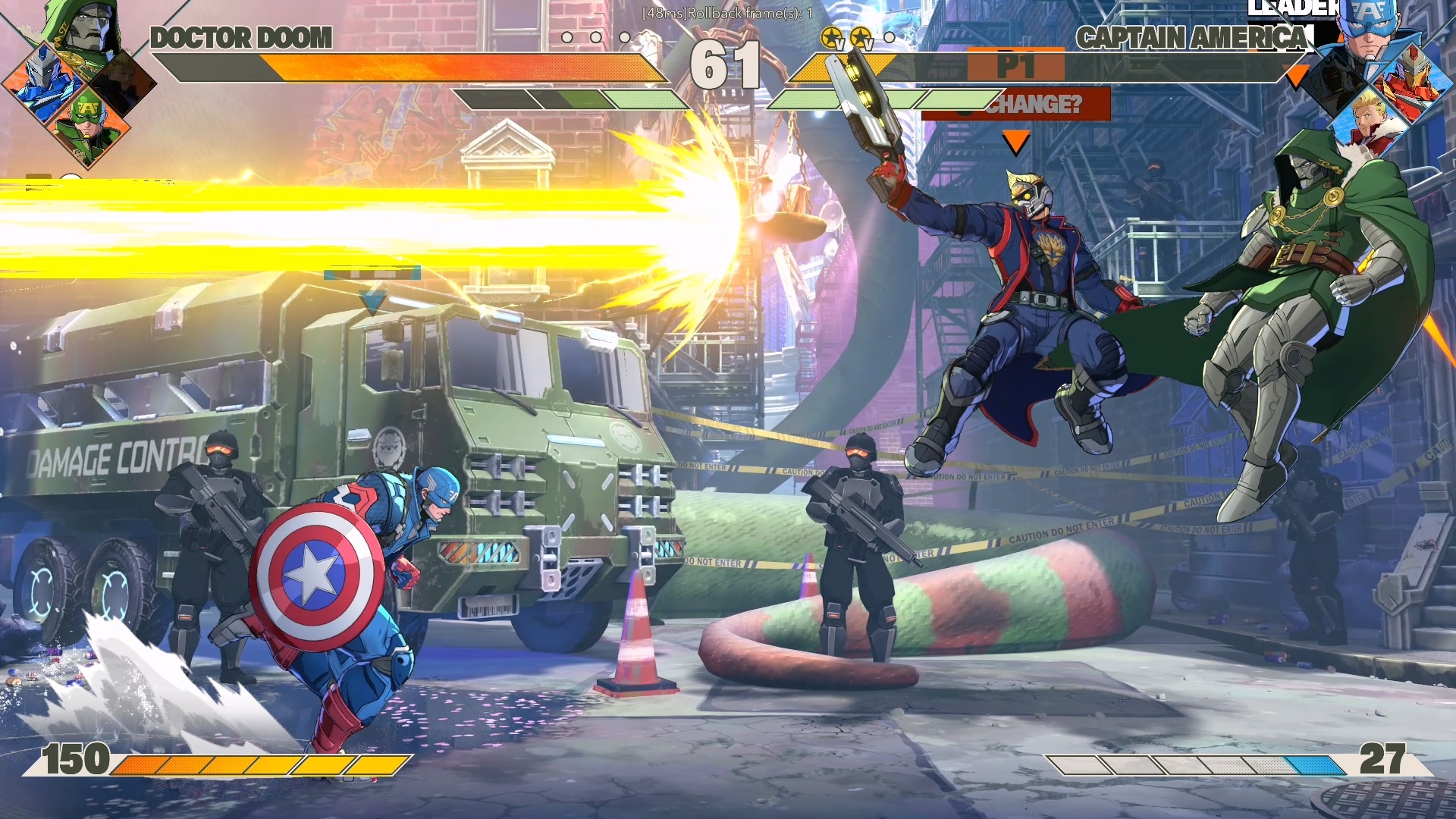Click Captain America's blue-masked leader portrait
The width and height of the screenshot is (1456, 819).
[1369, 30]
